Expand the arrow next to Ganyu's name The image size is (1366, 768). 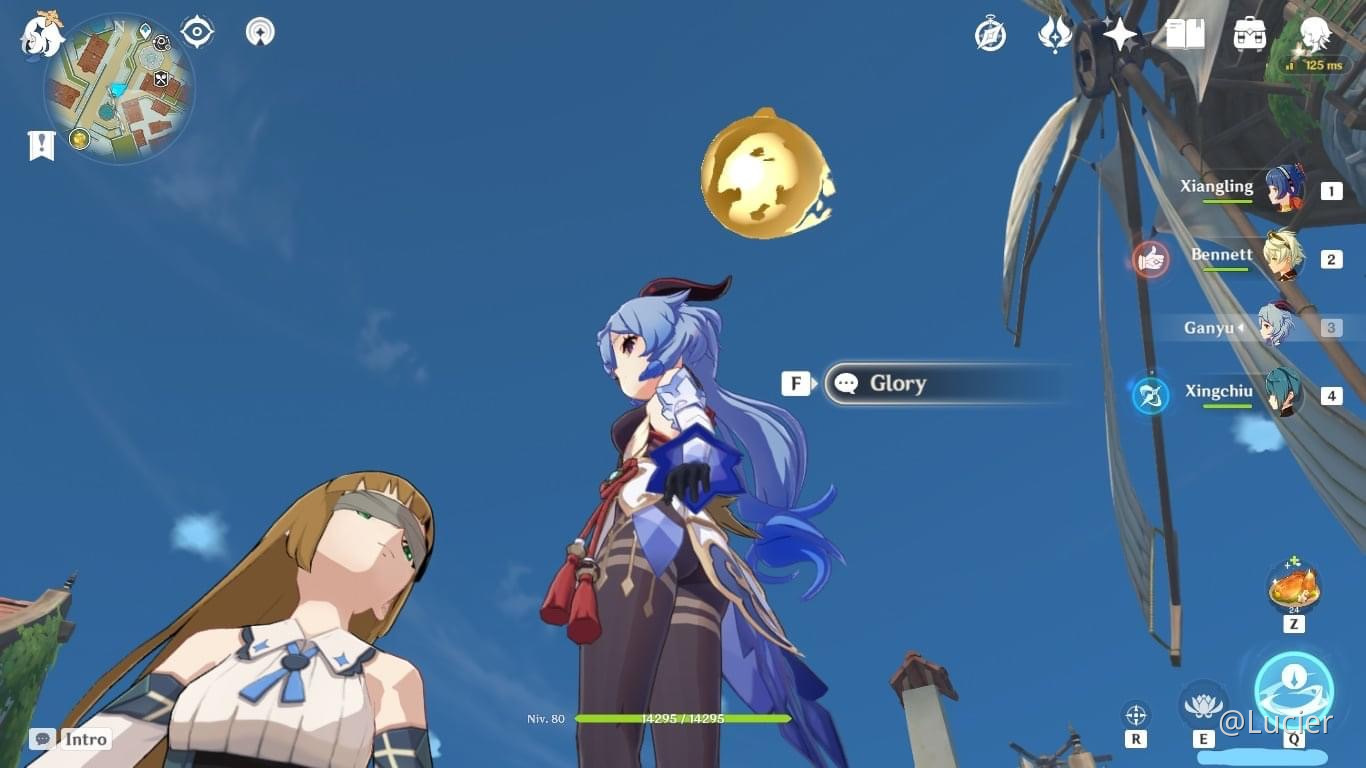pyautogui.click(x=1238, y=327)
